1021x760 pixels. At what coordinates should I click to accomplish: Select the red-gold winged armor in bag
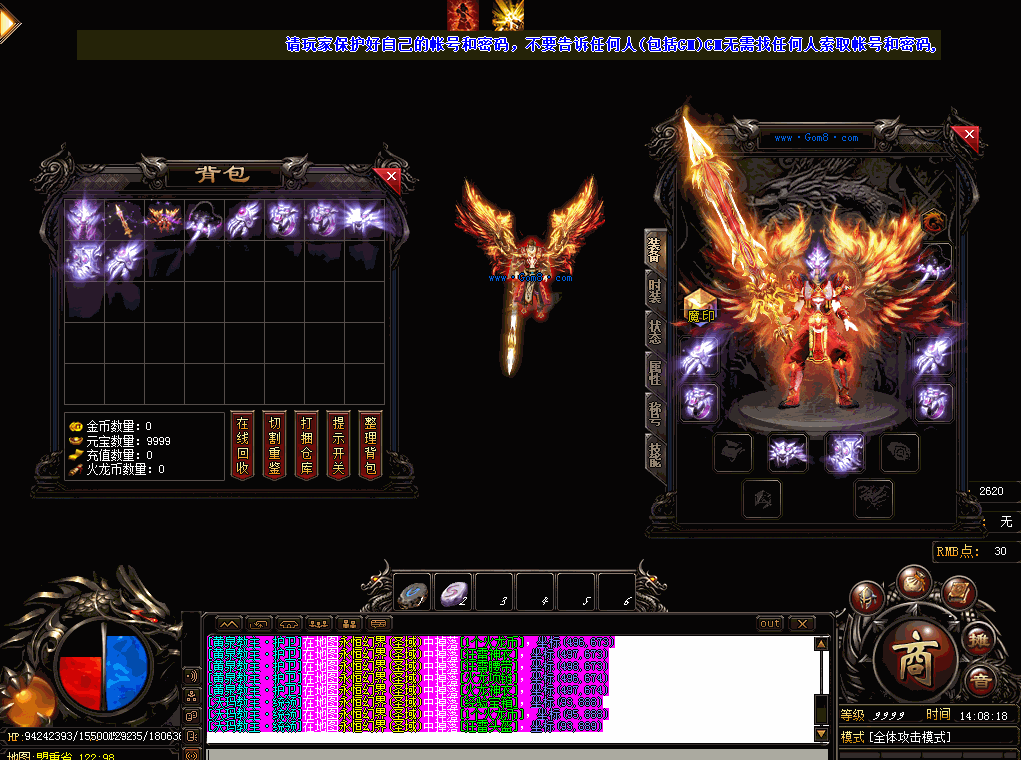coord(162,218)
